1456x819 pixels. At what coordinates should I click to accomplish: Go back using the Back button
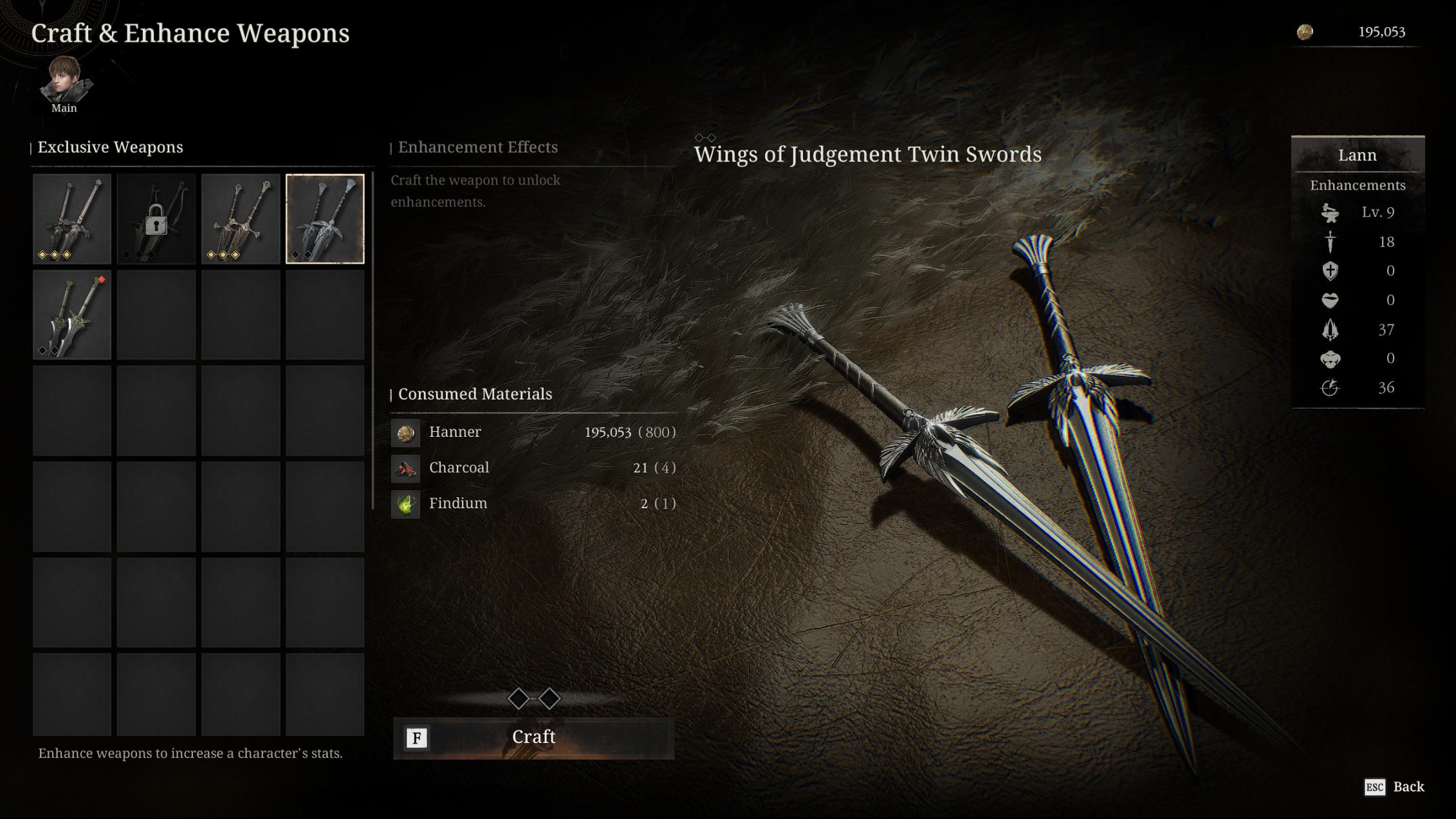point(1395,787)
